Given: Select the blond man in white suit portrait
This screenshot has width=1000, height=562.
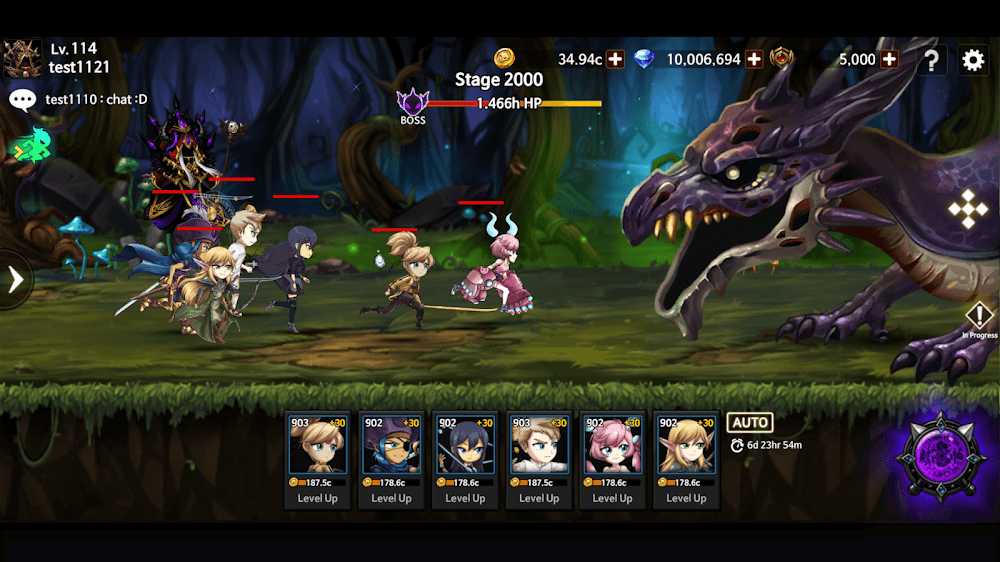Looking at the screenshot, I should pos(539,445).
